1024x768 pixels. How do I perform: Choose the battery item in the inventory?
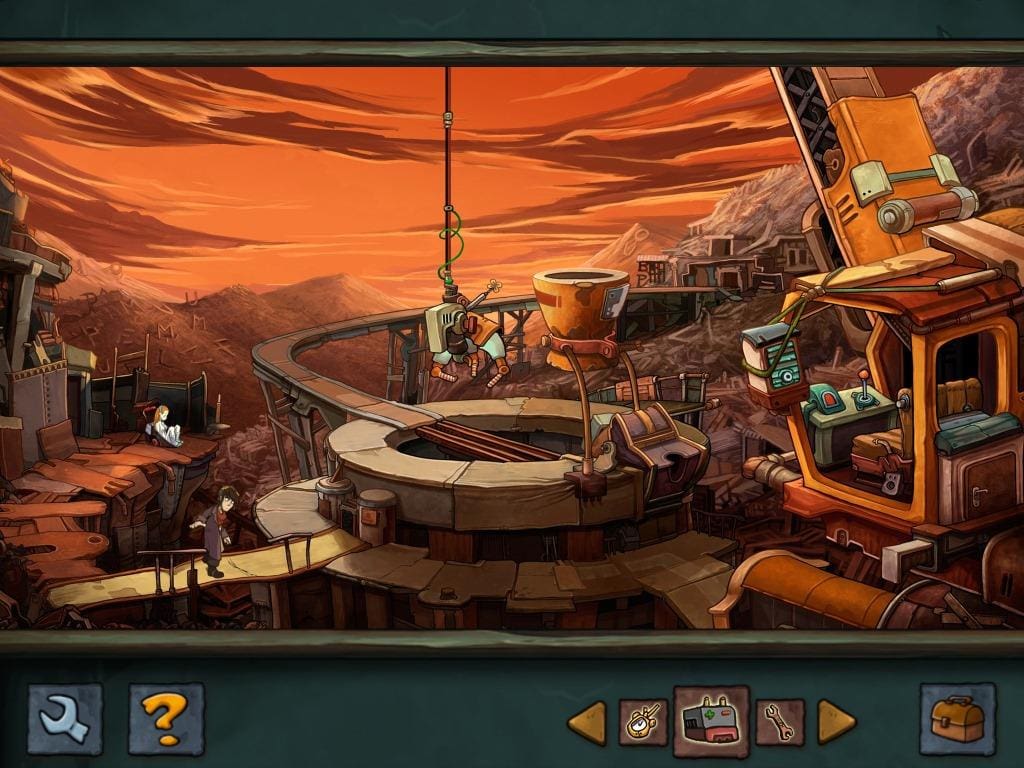(711, 721)
